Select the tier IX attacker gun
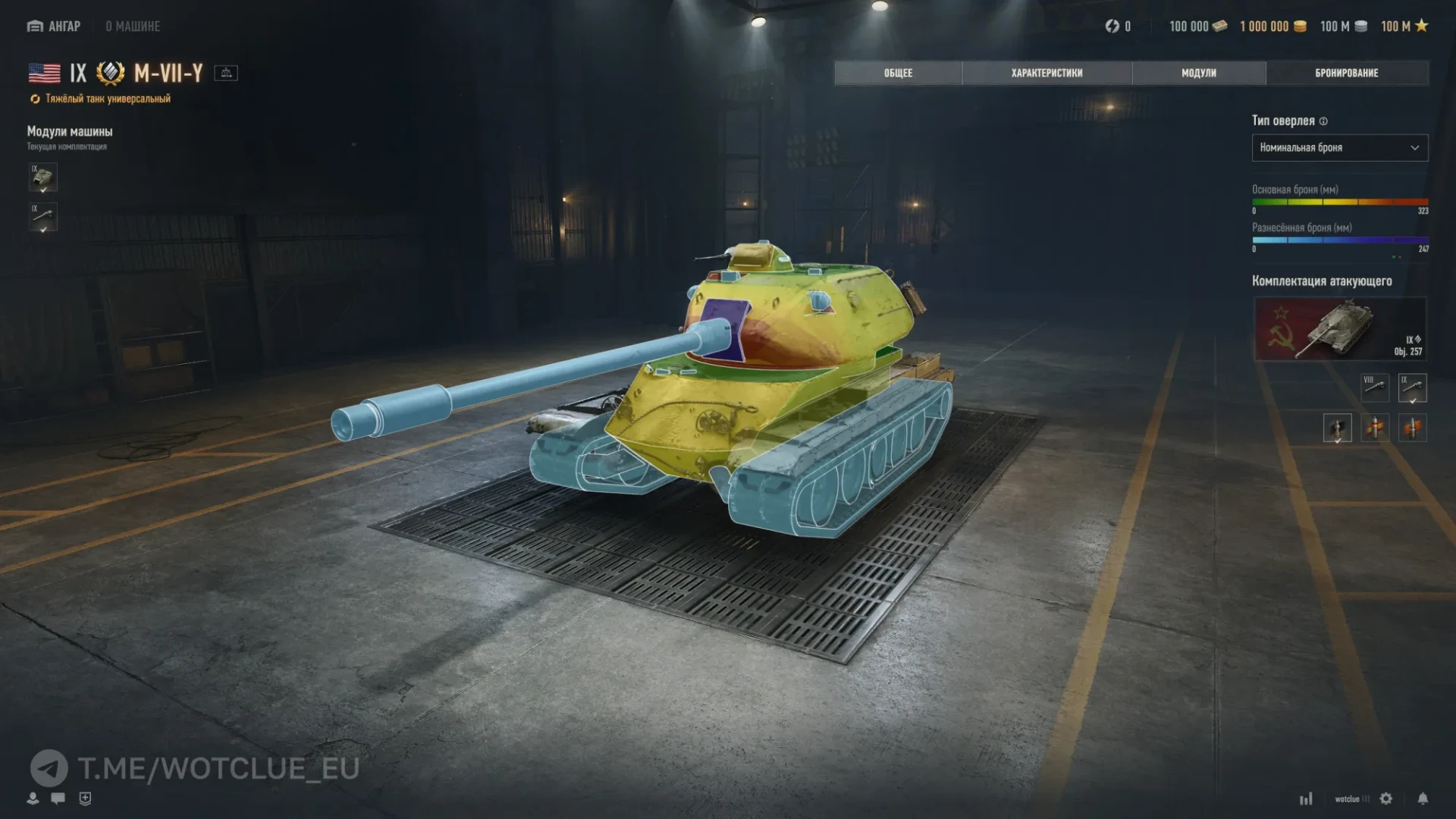Image resolution: width=1456 pixels, height=819 pixels. (1412, 388)
